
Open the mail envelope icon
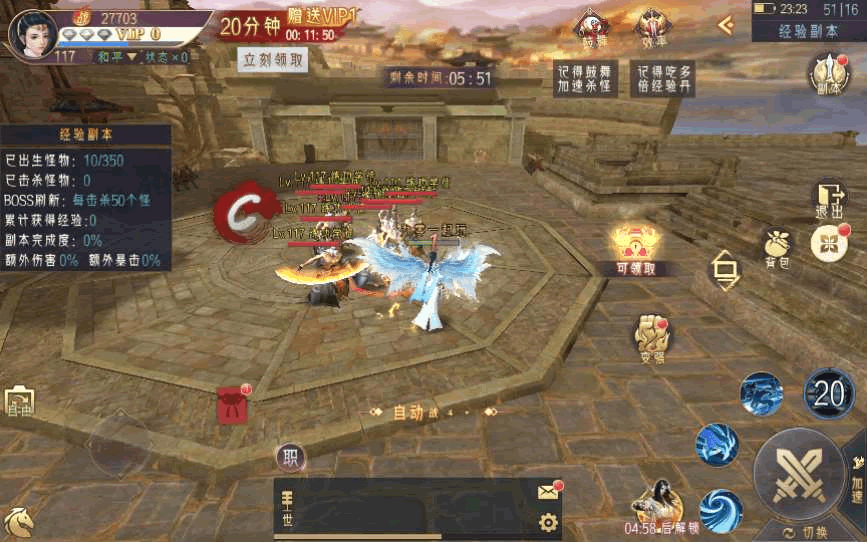pos(548,491)
